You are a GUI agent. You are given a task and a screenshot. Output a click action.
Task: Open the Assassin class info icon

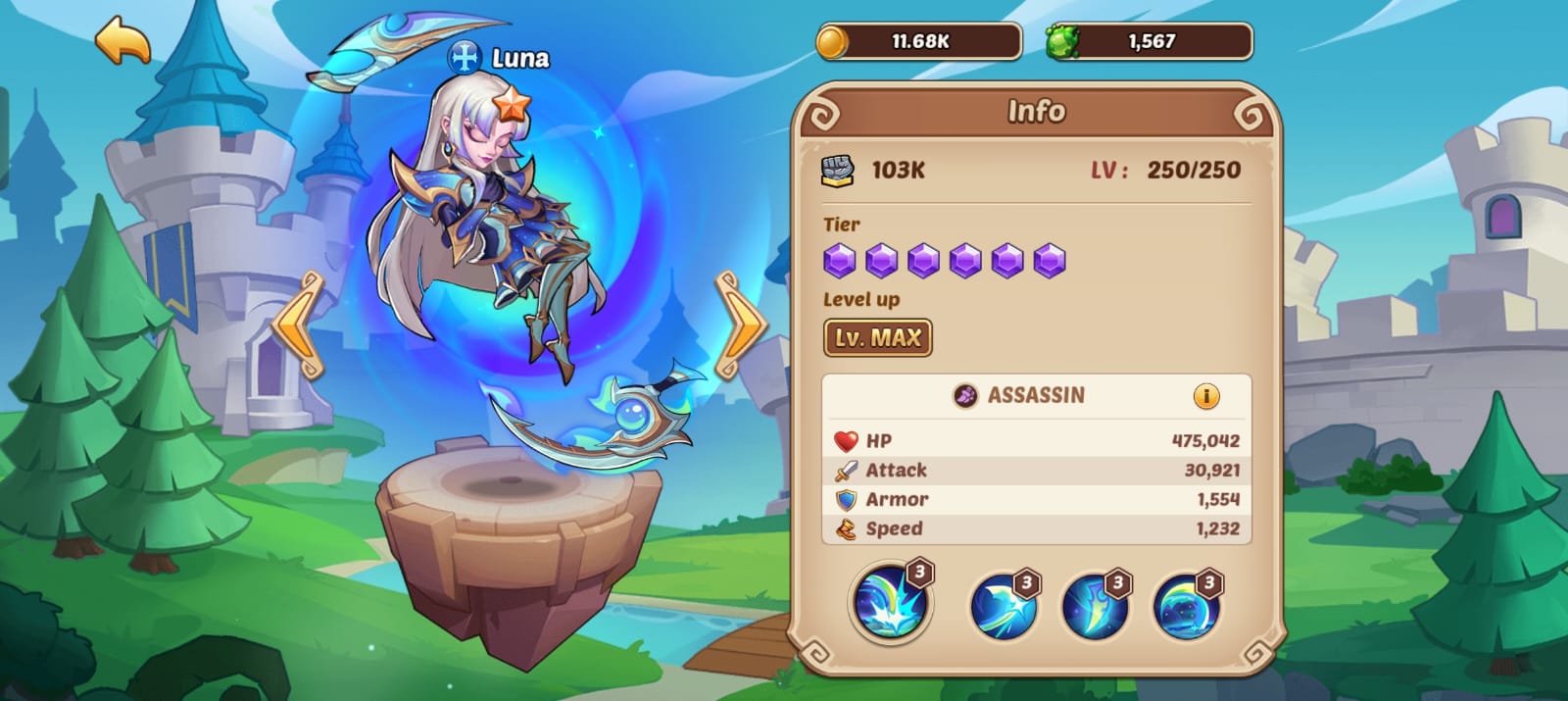[x=1205, y=396]
